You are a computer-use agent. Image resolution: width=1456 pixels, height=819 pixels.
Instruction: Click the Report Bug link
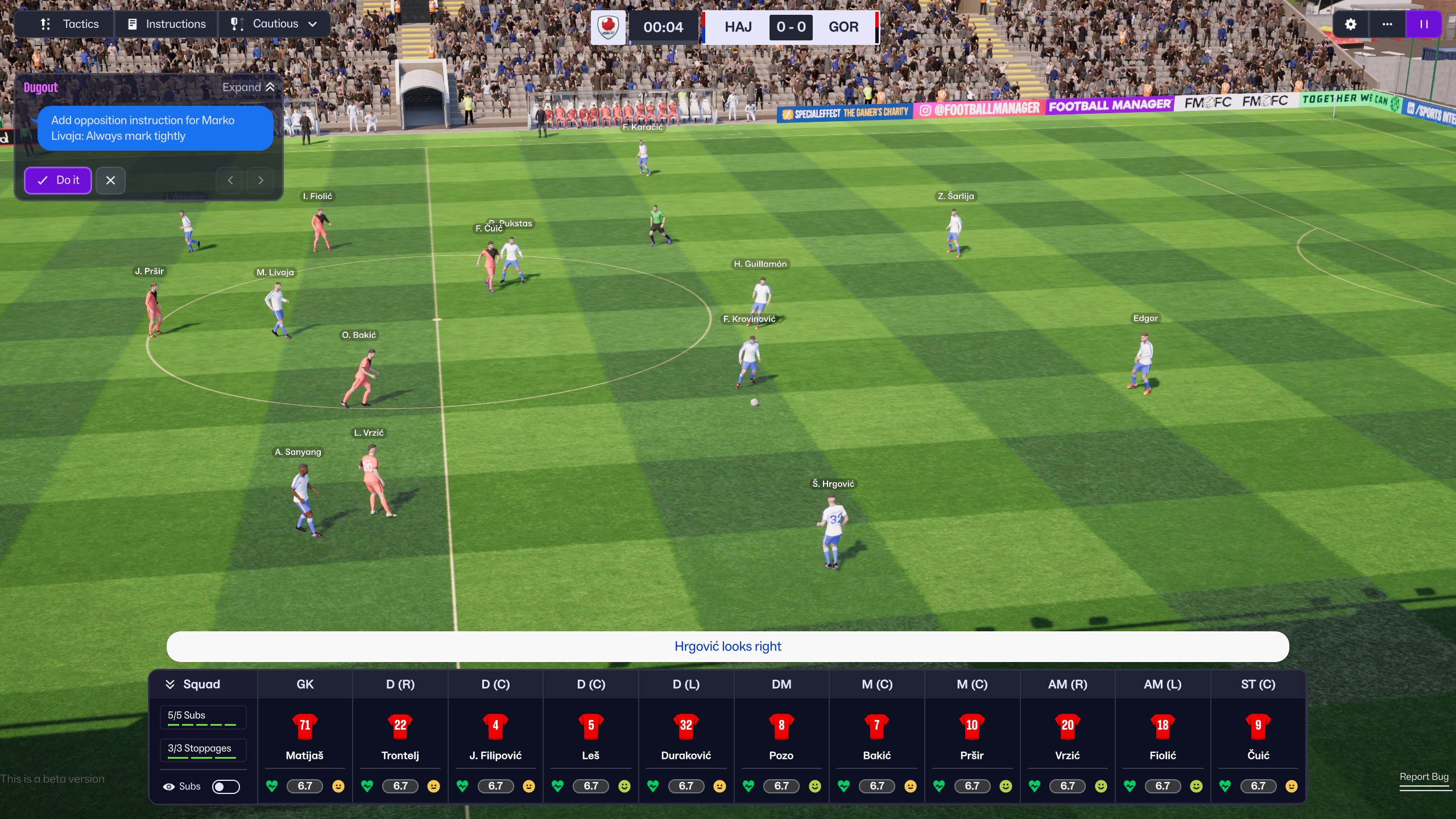[1424, 777]
